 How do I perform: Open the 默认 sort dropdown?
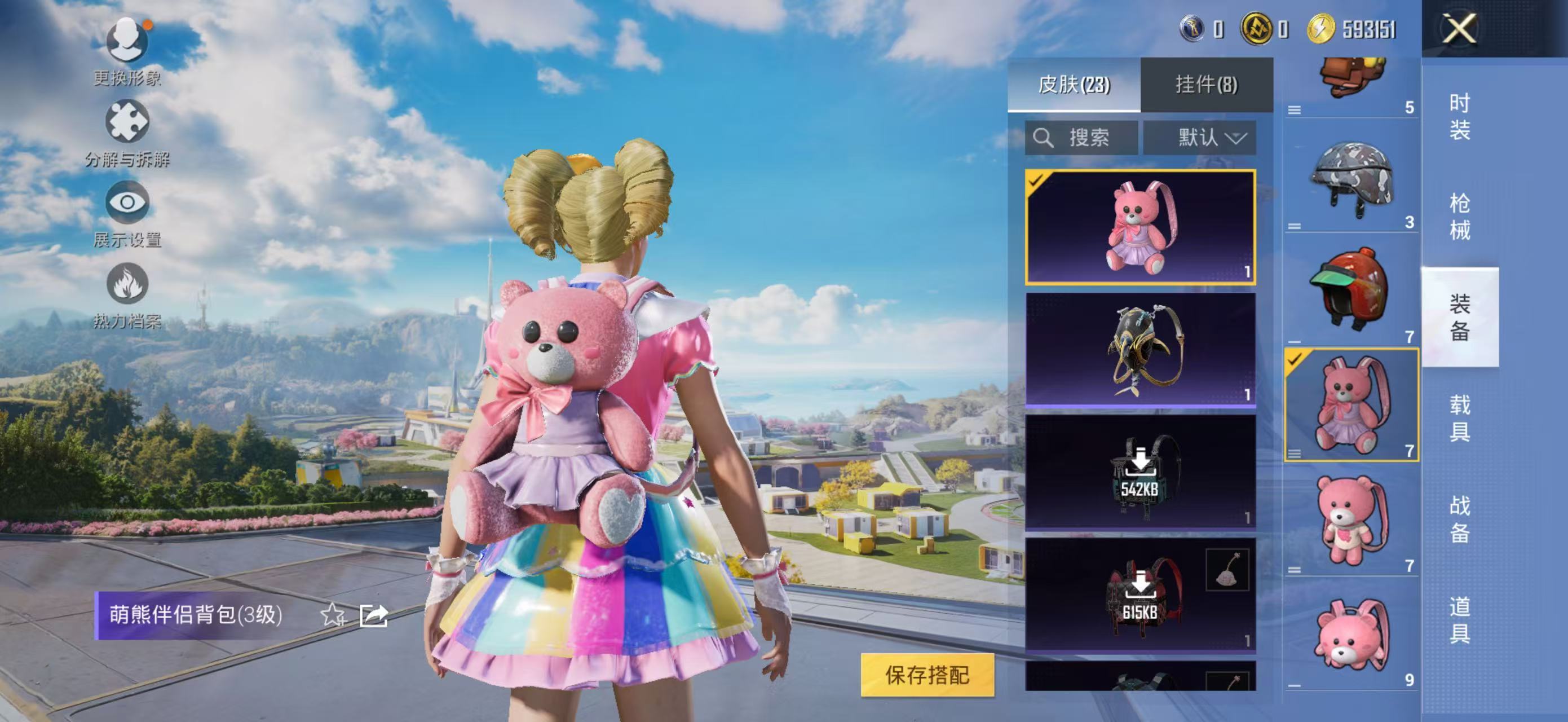(x=1200, y=138)
